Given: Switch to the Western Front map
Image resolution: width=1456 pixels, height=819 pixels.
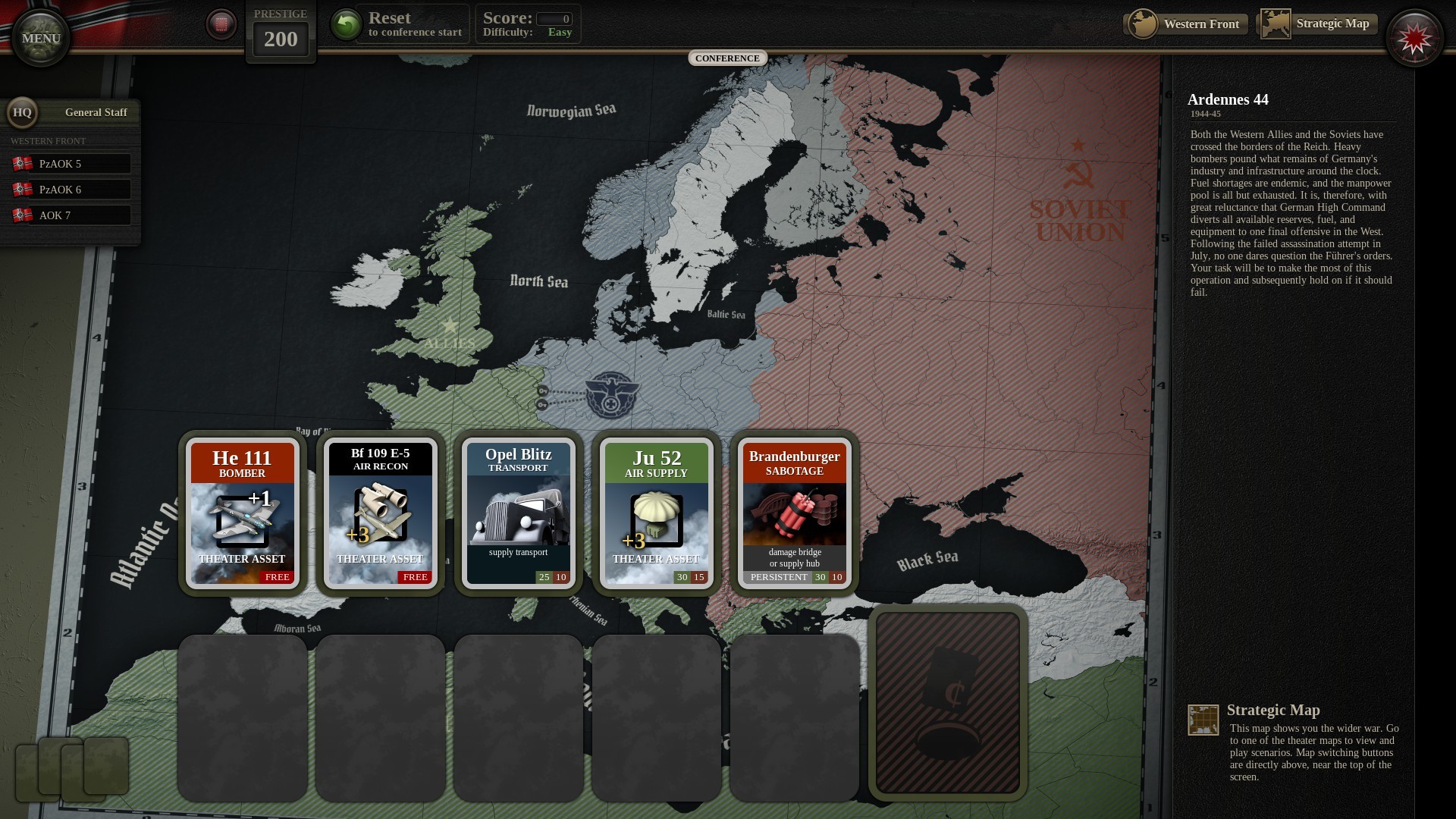Looking at the screenshot, I should point(1186,24).
